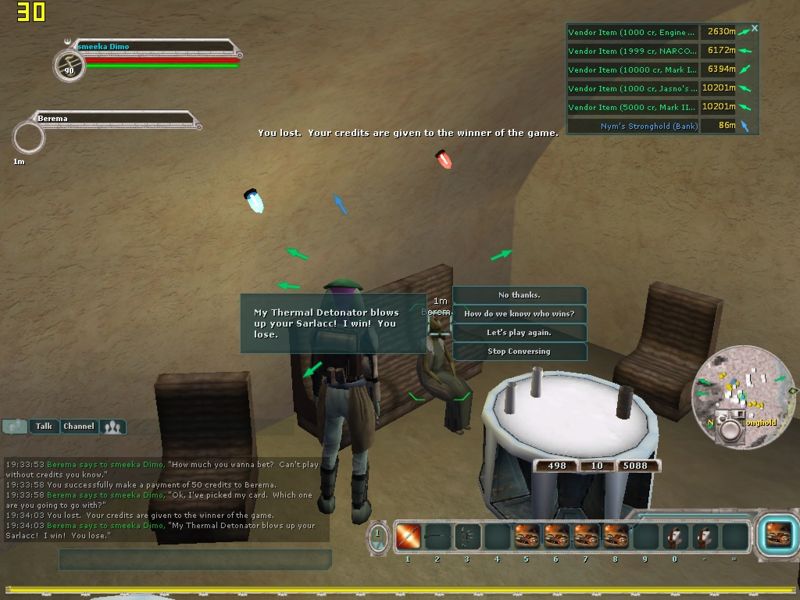Click the large vehicle icon beside the hotbar
The image size is (800, 600).
[x=775, y=535]
